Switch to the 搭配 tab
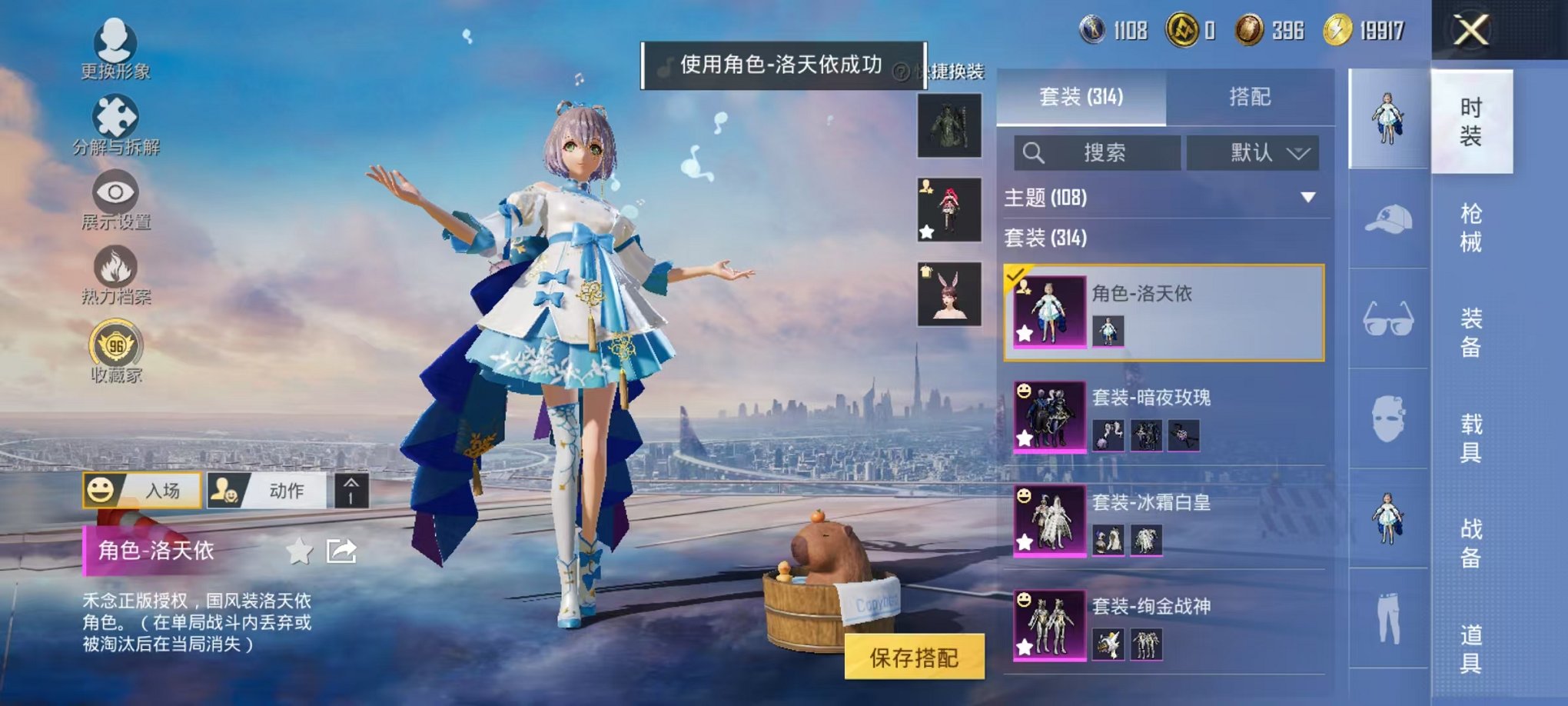The width and height of the screenshot is (1568, 706). (x=1251, y=96)
